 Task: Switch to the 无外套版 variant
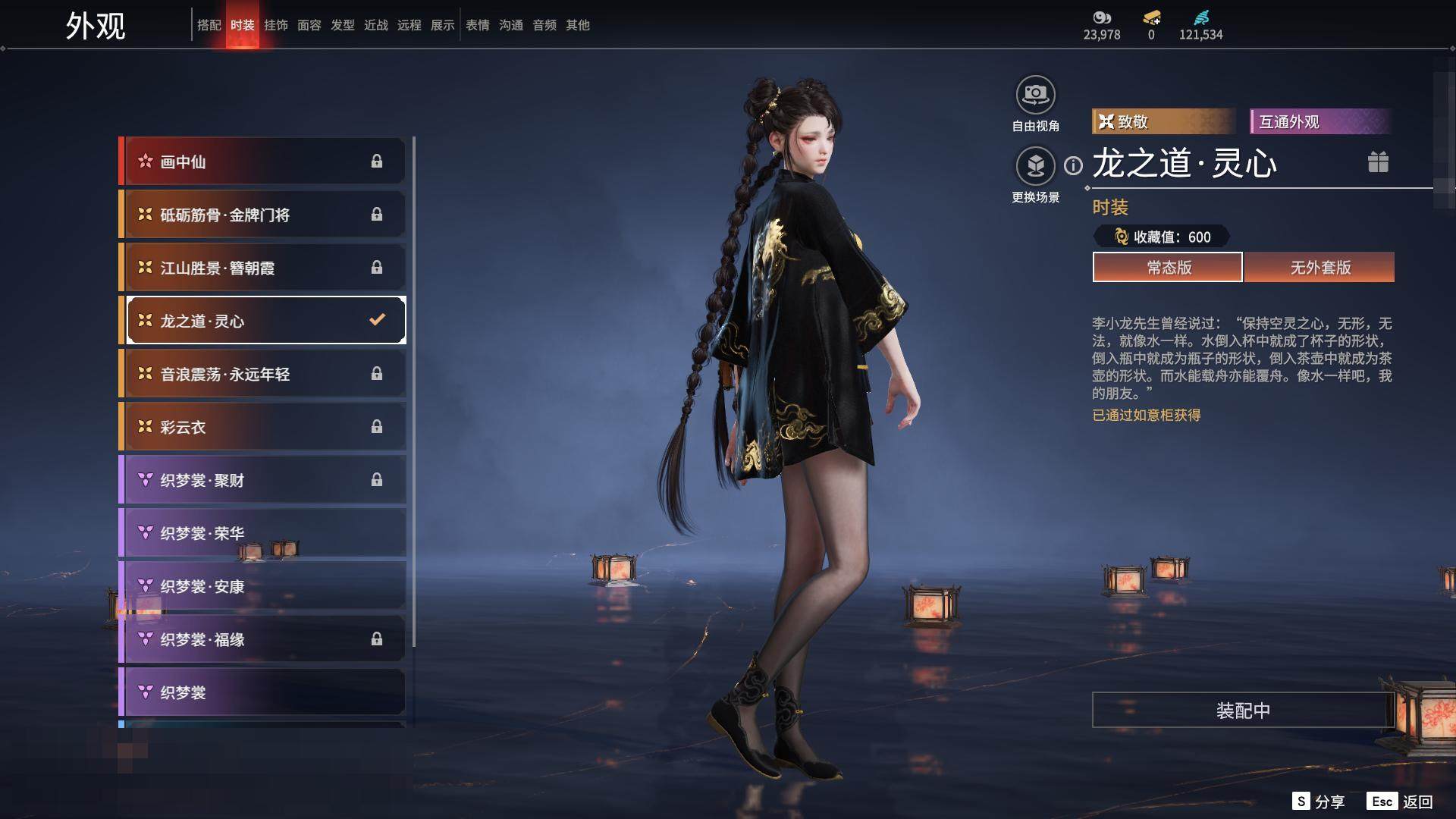[x=1319, y=267]
